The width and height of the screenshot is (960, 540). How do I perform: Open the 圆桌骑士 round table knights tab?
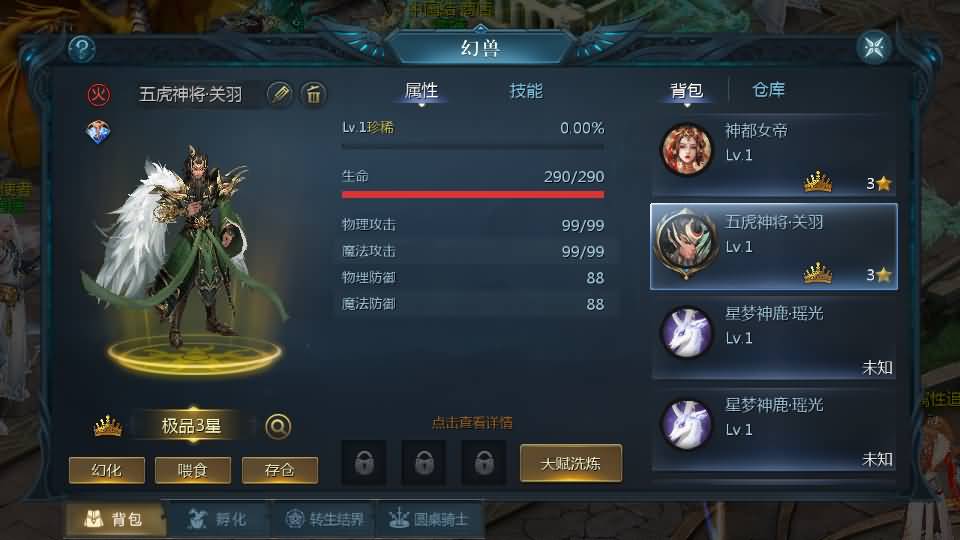[428, 519]
